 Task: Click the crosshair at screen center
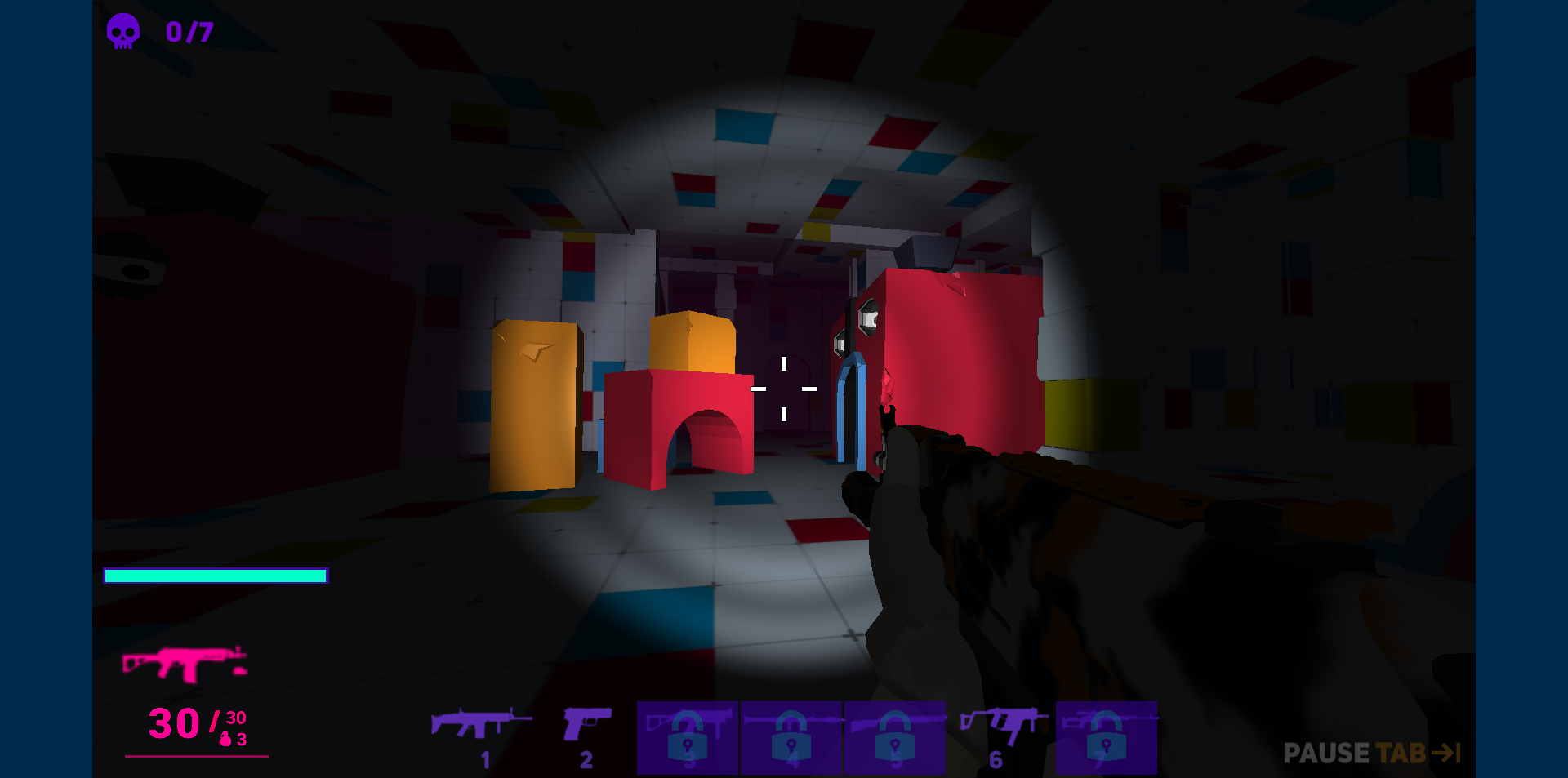click(x=784, y=389)
